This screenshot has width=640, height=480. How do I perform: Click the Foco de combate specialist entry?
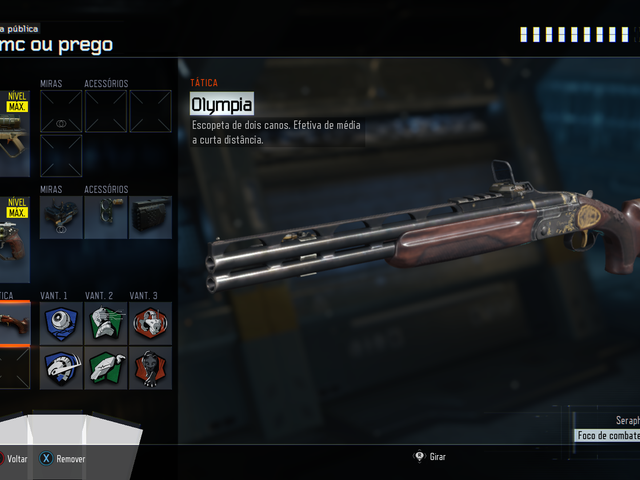(x=608, y=435)
